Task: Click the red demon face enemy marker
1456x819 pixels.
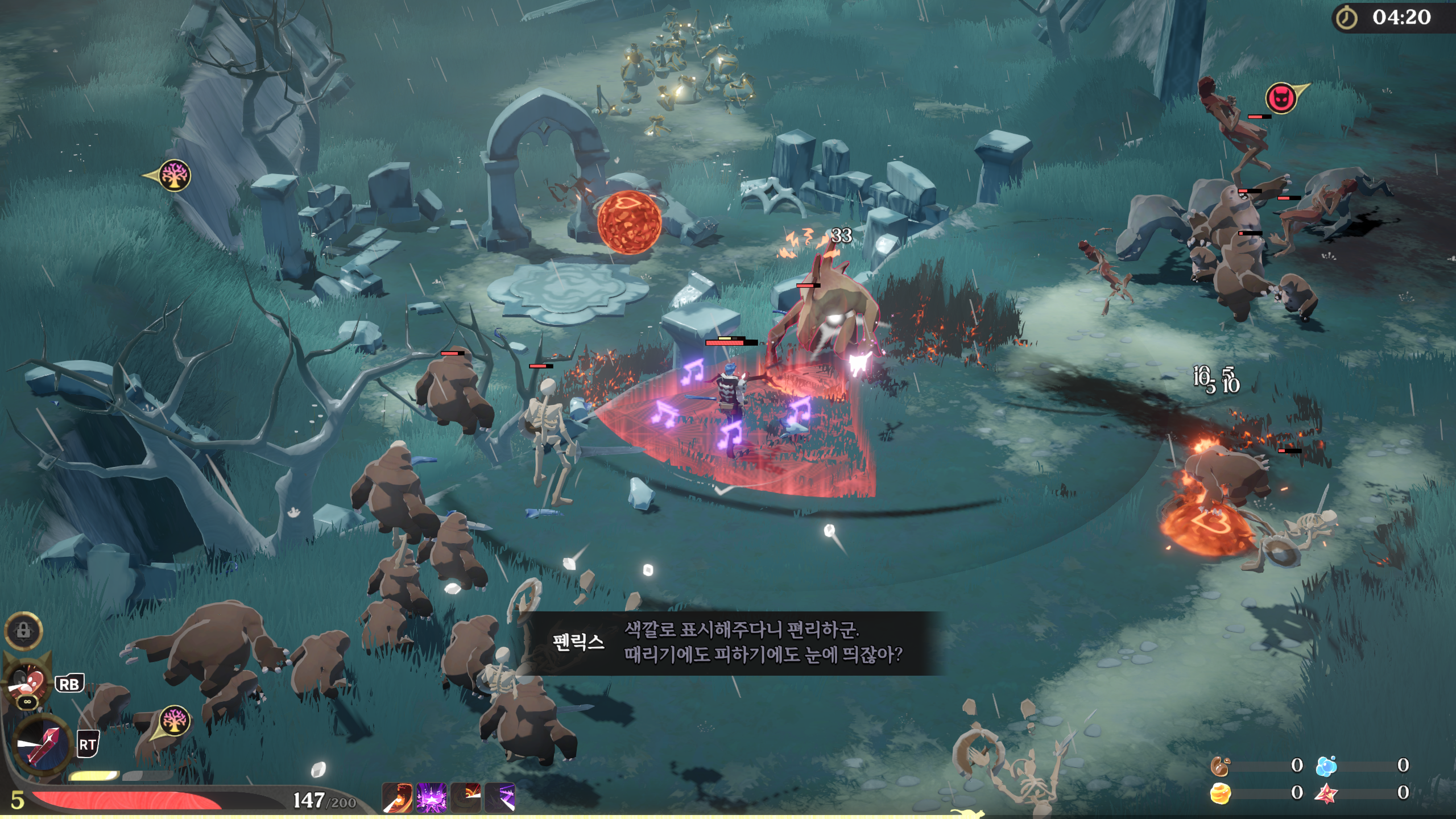Action: tap(1281, 98)
